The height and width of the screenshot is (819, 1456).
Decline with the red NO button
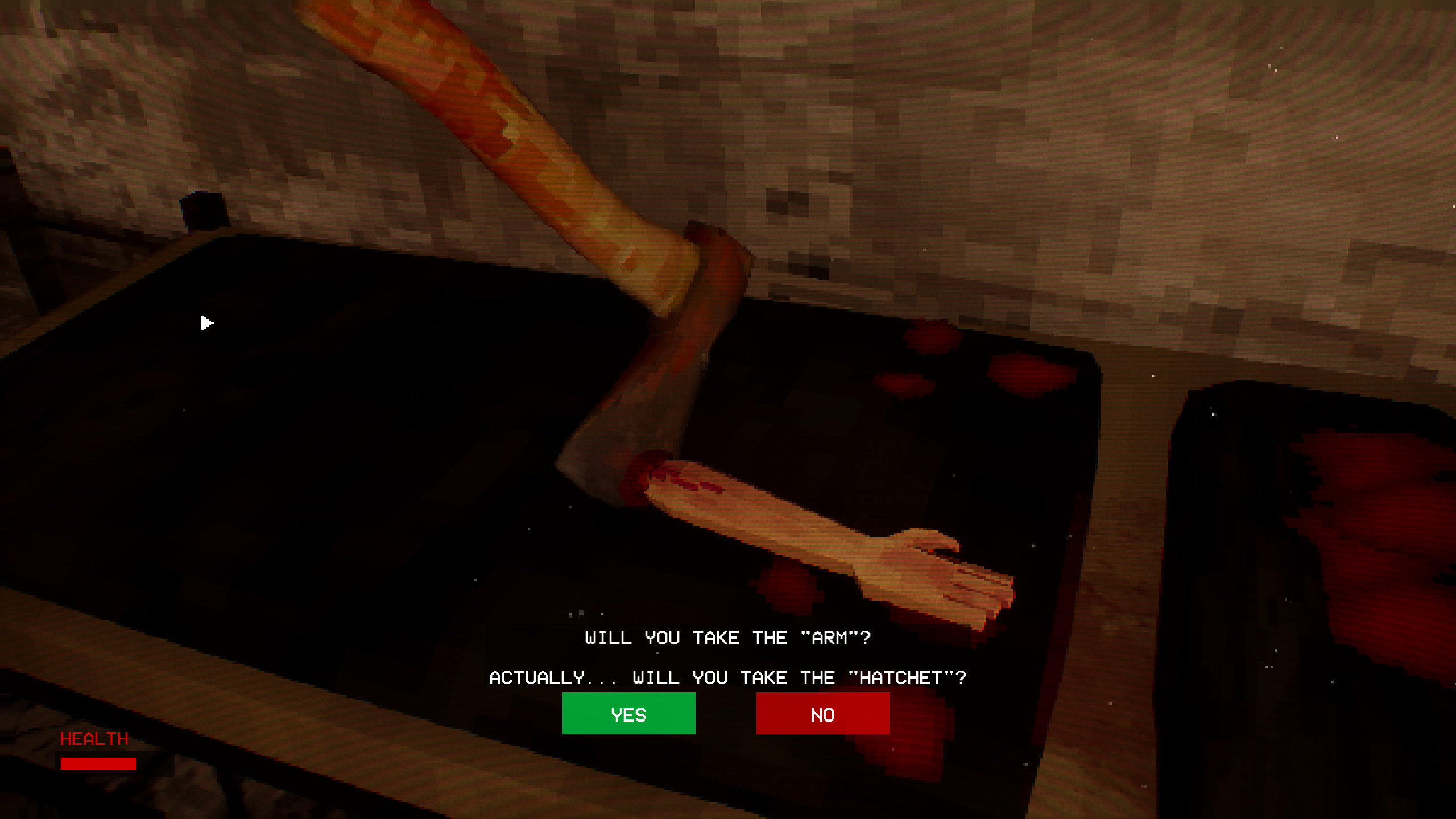pos(822,713)
